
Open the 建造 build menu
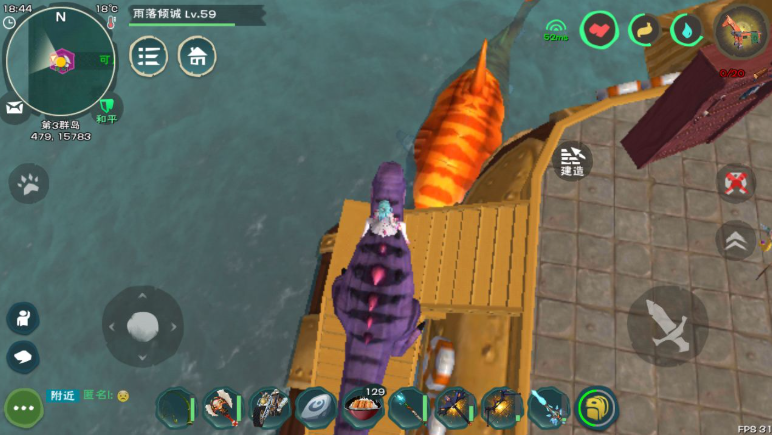point(572,162)
